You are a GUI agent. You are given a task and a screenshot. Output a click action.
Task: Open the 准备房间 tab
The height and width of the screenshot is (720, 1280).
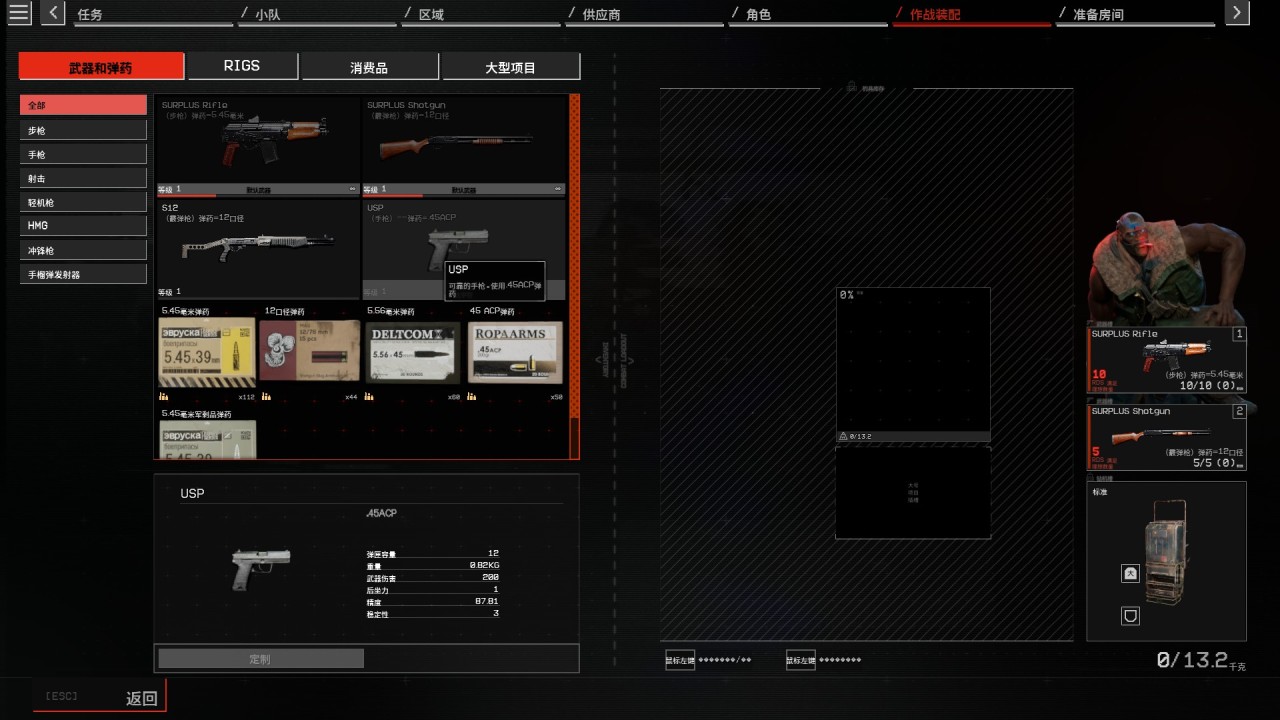click(1098, 15)
